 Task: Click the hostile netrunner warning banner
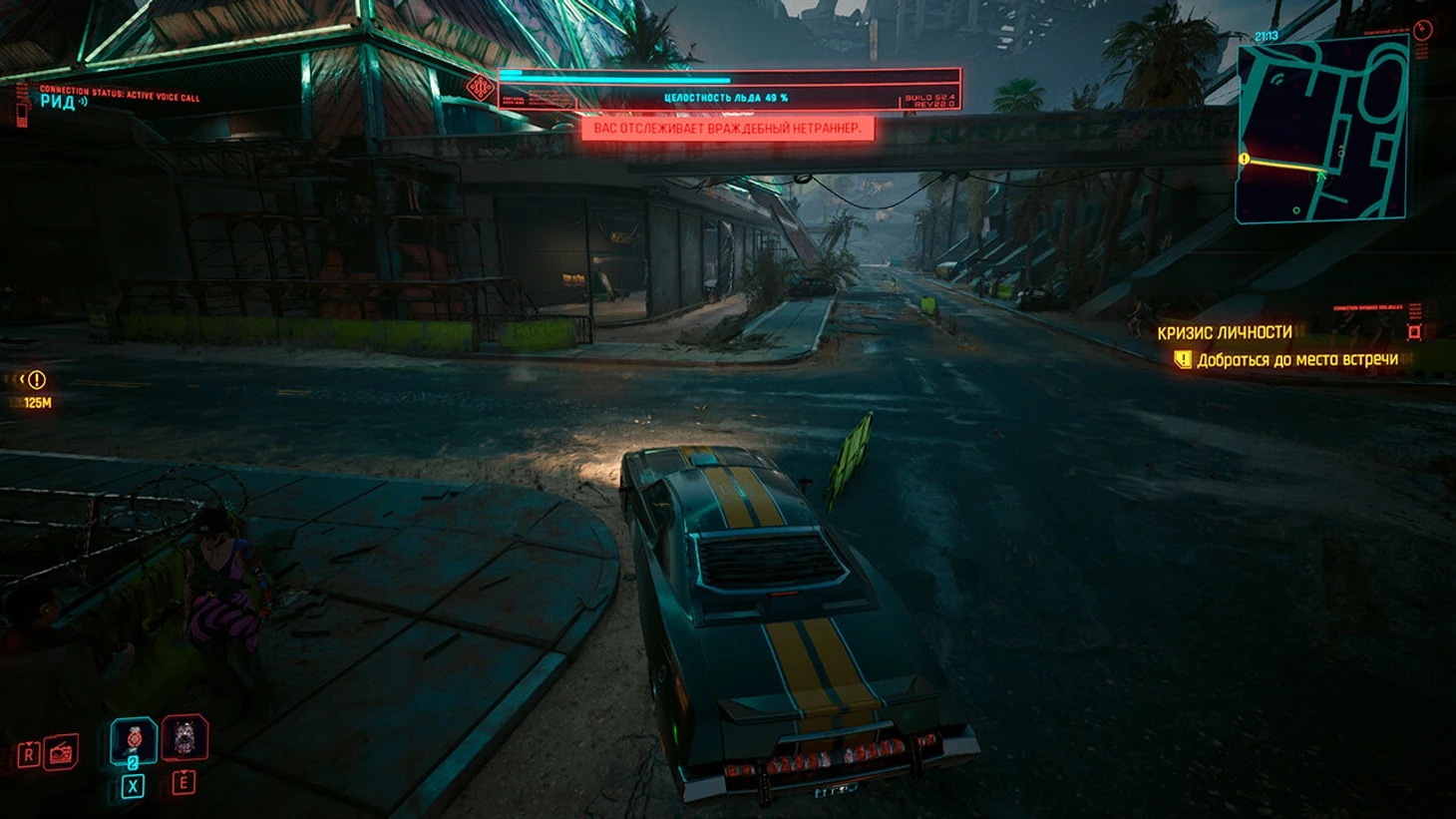pos(728,129)
